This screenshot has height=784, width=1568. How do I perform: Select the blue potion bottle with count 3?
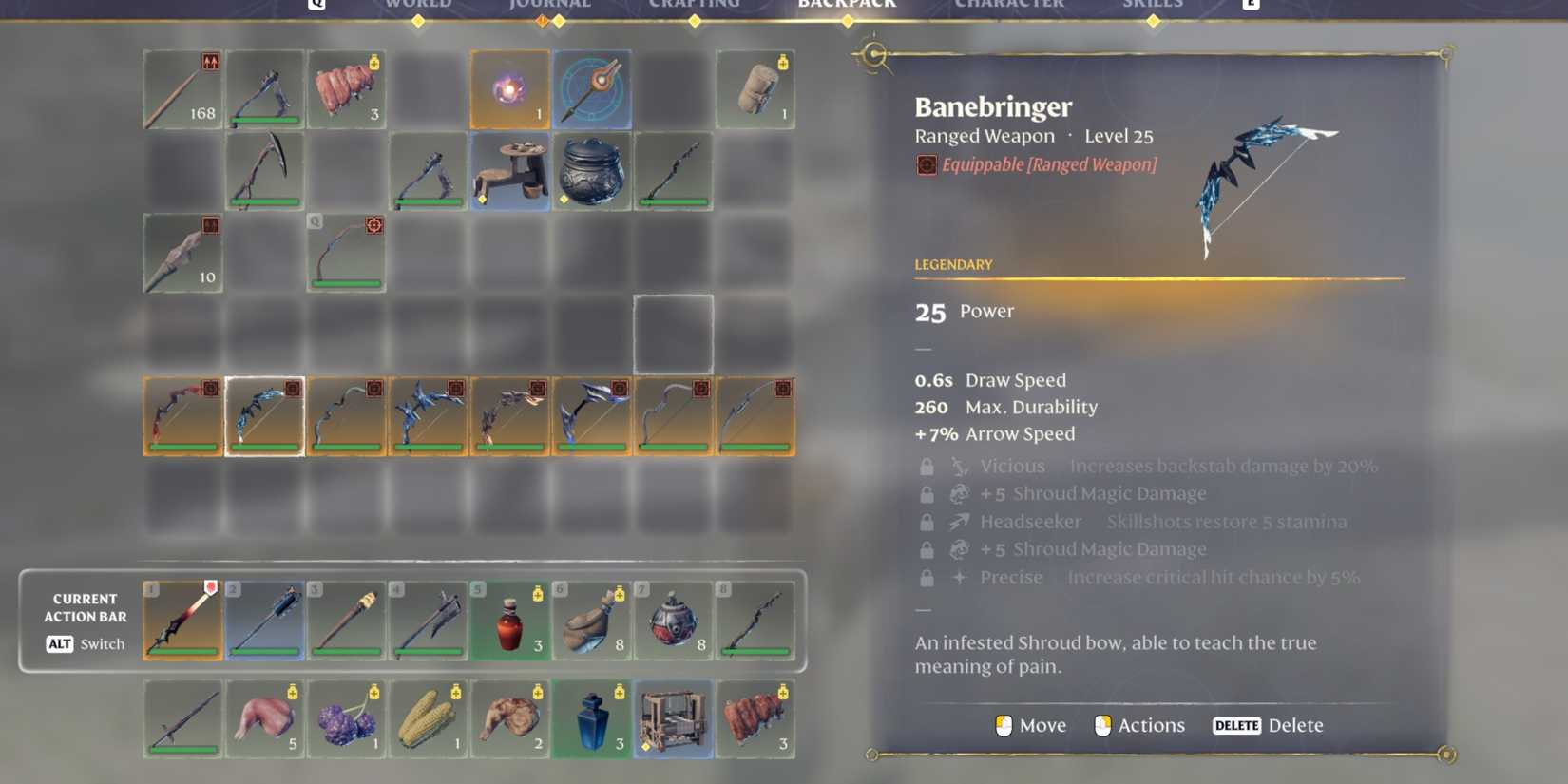[592, 720]
